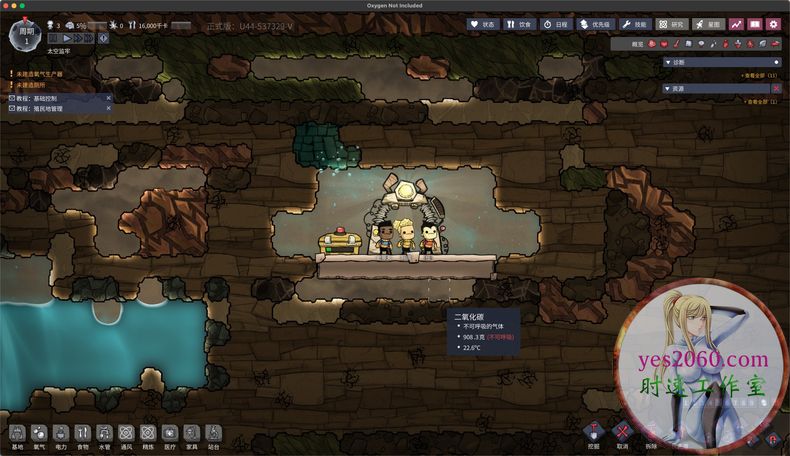Image resolution: width=790 pixels, height=456 pixels.
Task: Open the 电力 (Power) build category
Action: [61, 435]
